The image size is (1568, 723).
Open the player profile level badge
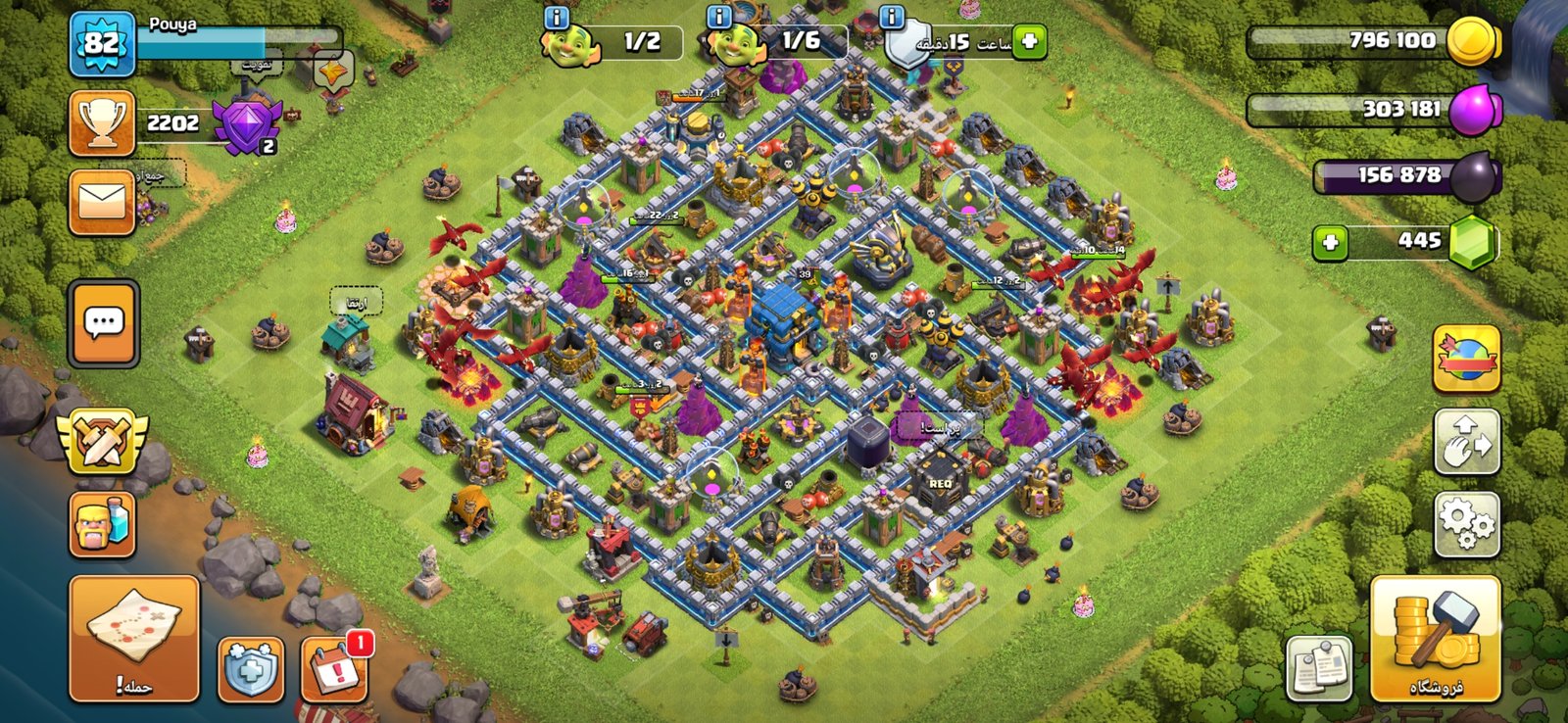[x=102, y=44]
